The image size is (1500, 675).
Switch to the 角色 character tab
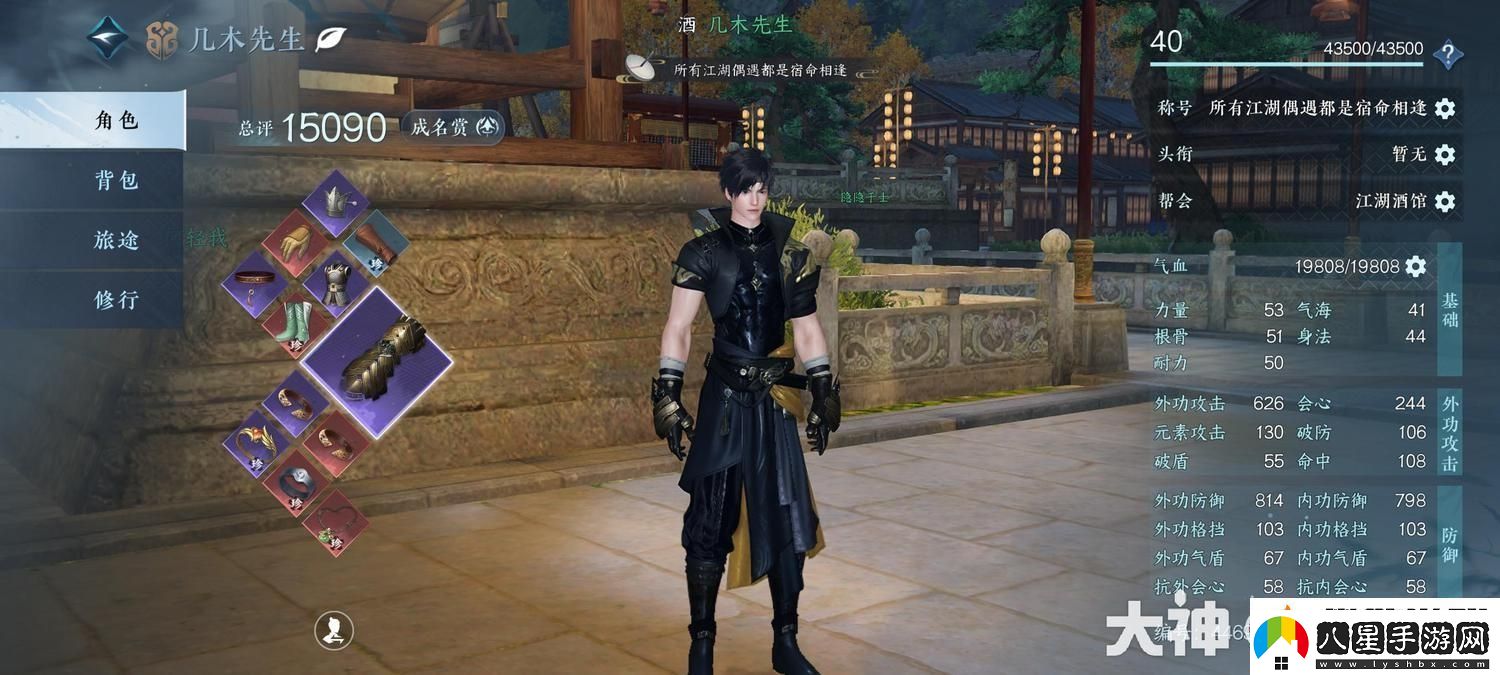point(115,121)
